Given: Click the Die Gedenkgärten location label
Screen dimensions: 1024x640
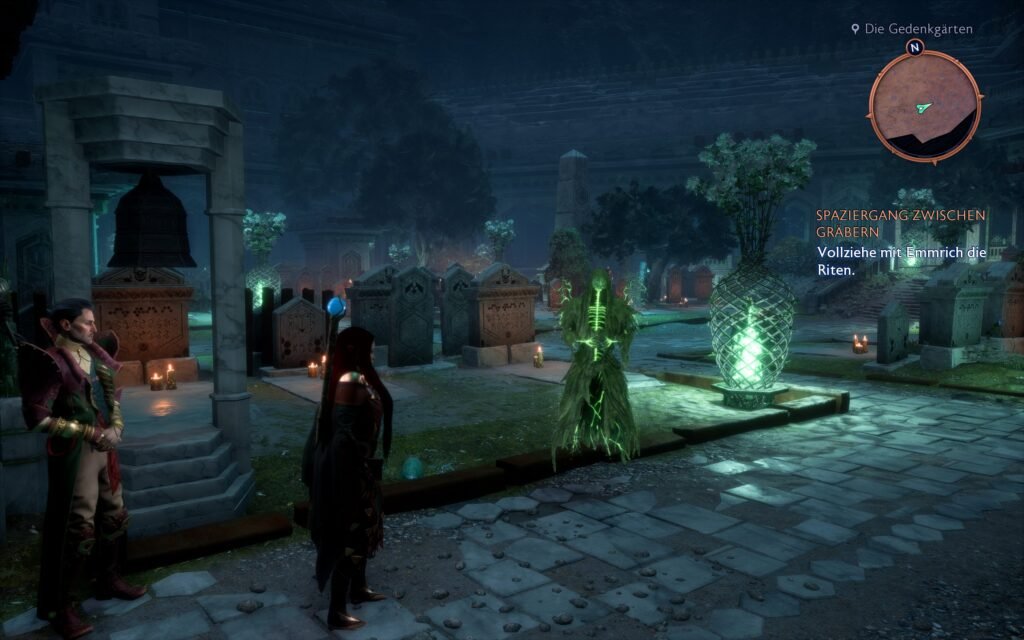Looking at the screenshot, I should [917, 29].
